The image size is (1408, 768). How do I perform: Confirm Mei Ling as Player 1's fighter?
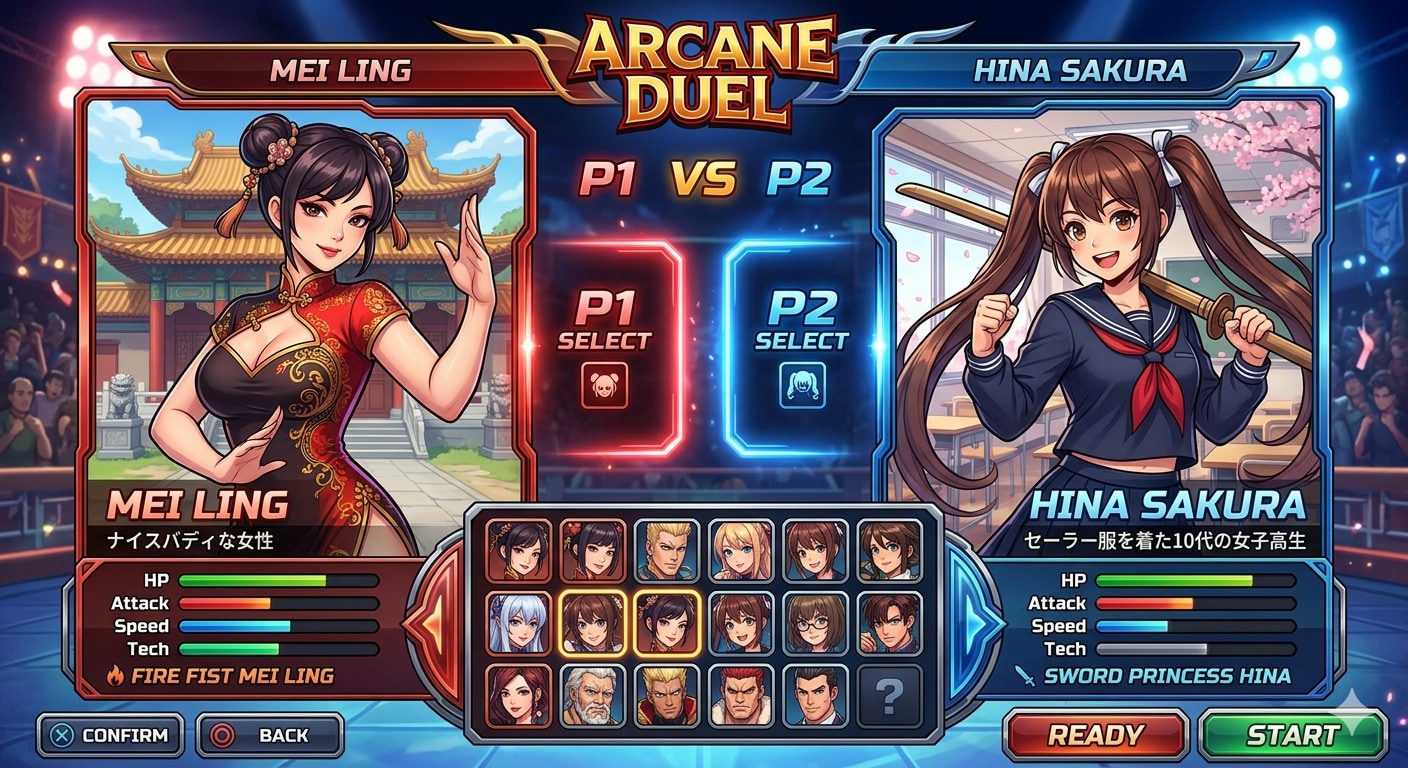coord(108,735)
